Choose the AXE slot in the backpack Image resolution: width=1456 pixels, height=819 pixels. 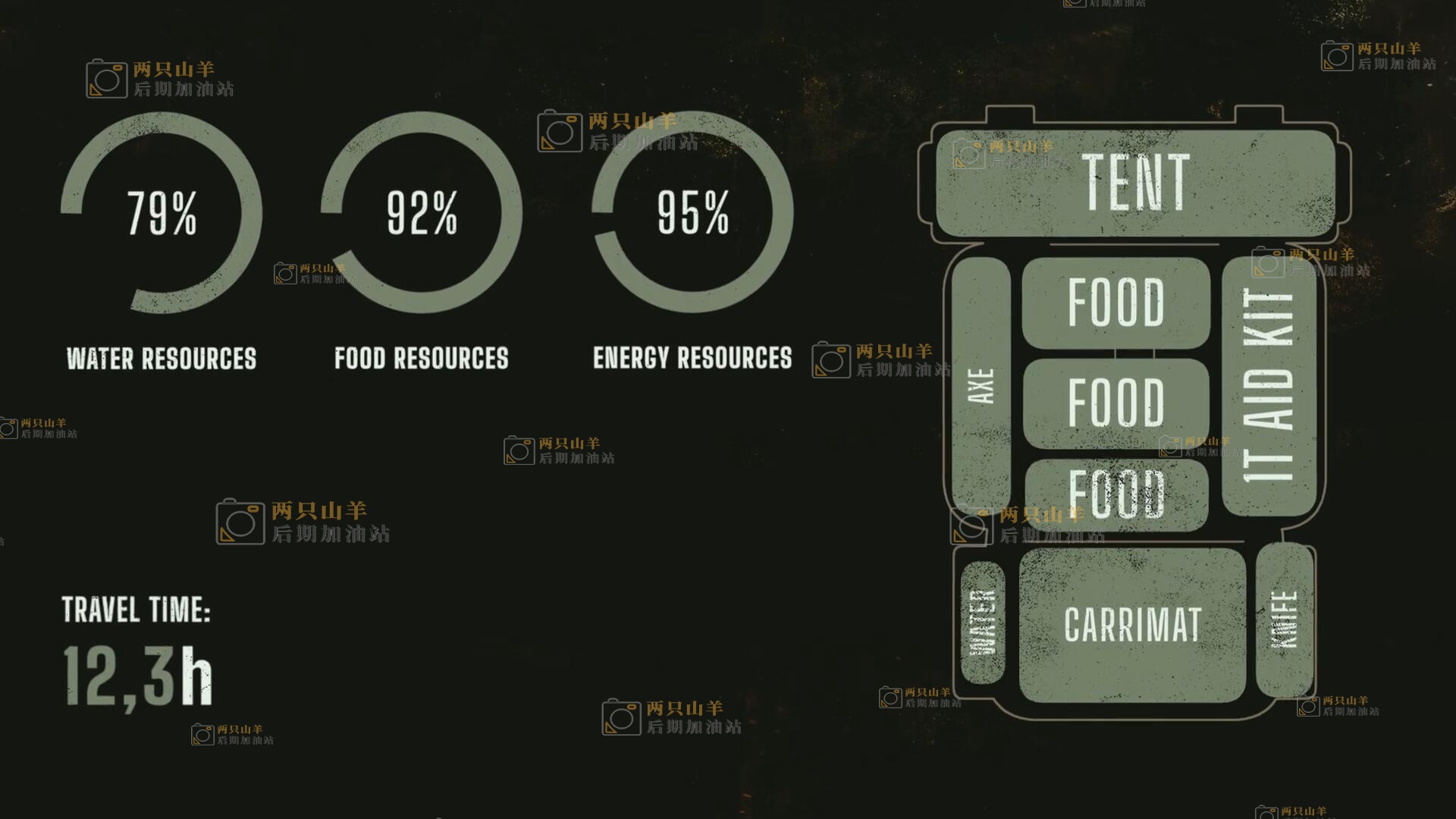(981, 385)
